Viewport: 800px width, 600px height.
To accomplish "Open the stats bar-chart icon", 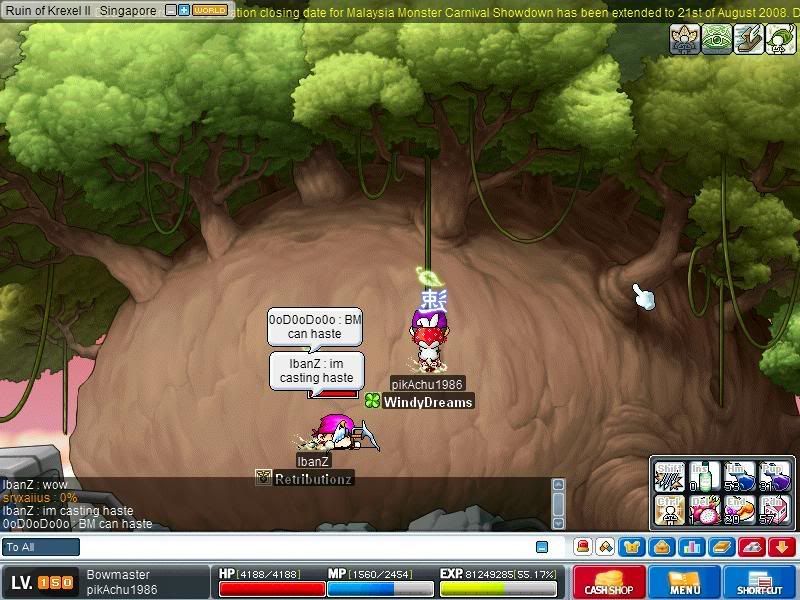I will coord(691,547).
